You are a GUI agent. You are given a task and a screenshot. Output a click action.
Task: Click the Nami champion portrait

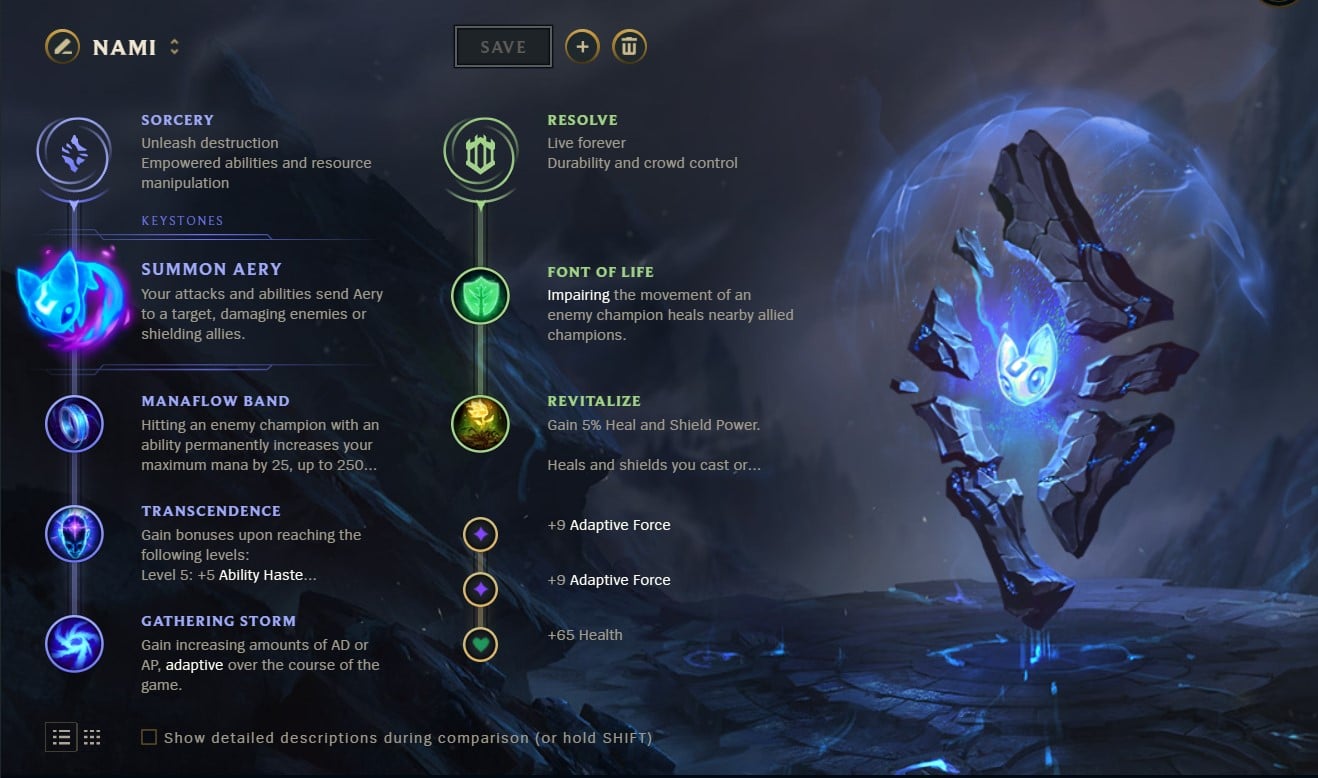pyautogui.click(x=61, y=46)
